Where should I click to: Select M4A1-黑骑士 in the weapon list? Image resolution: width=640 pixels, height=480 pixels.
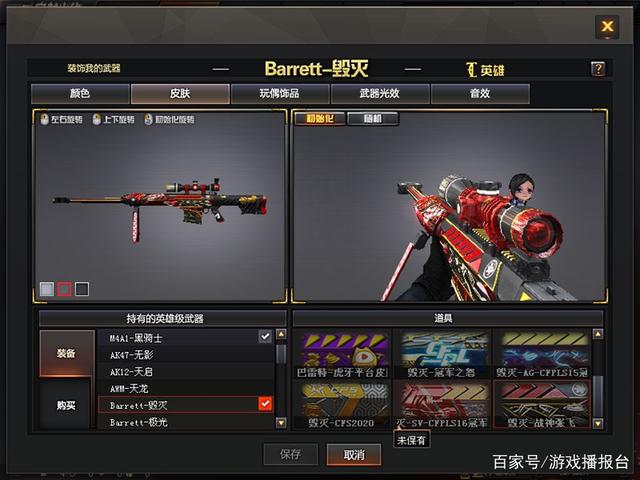tap(185, 338)
